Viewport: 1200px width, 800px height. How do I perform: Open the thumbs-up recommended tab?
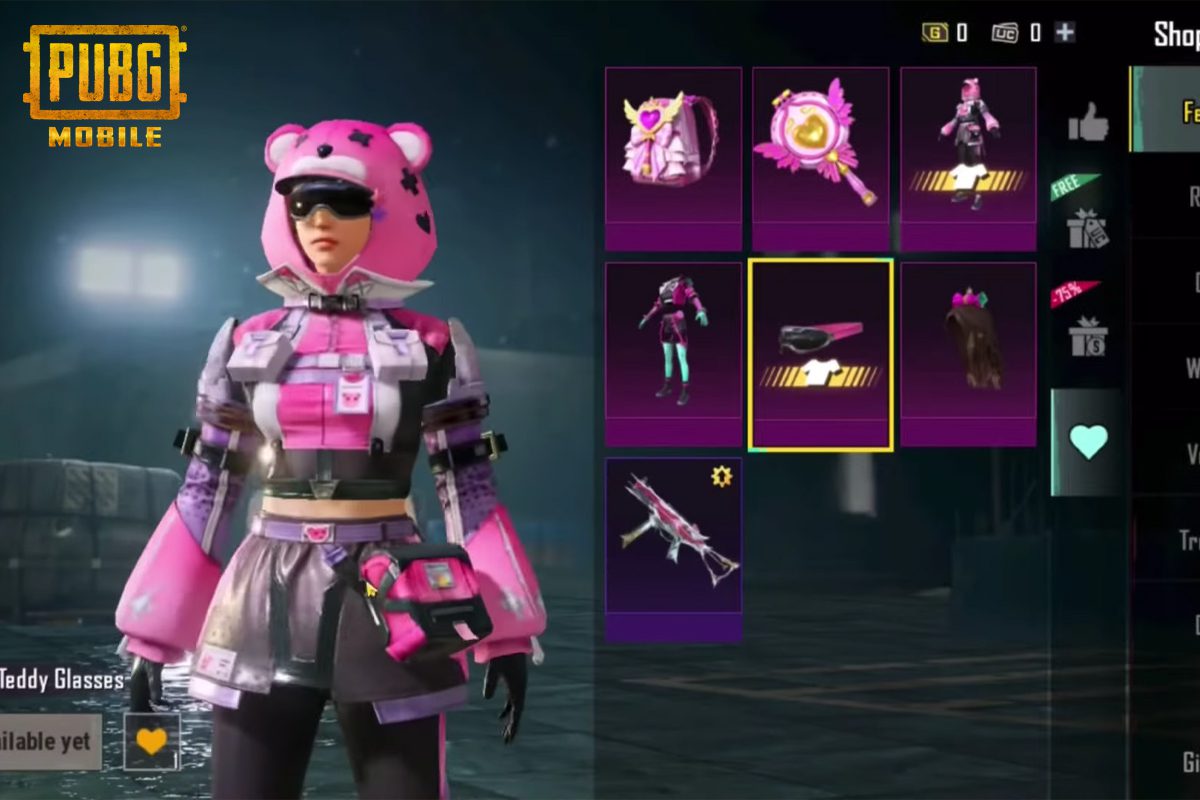pos(1087,123)
